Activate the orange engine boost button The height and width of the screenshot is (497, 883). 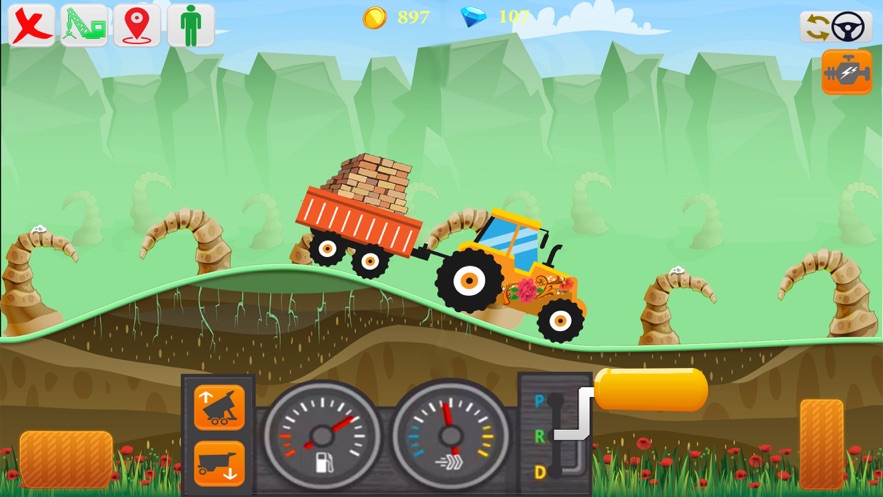[846, 73]
